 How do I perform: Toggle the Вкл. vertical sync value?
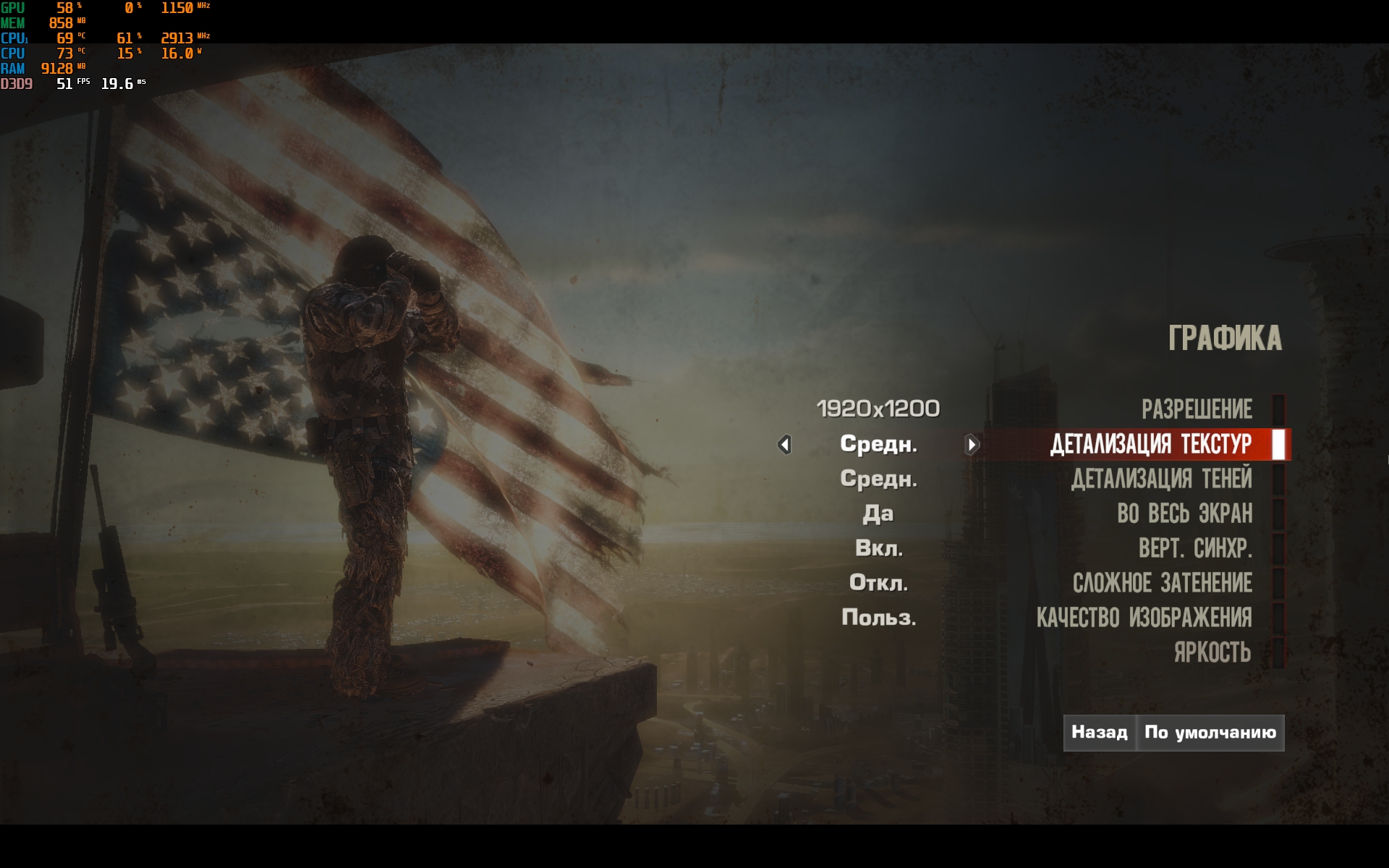[x=878, y=548]
